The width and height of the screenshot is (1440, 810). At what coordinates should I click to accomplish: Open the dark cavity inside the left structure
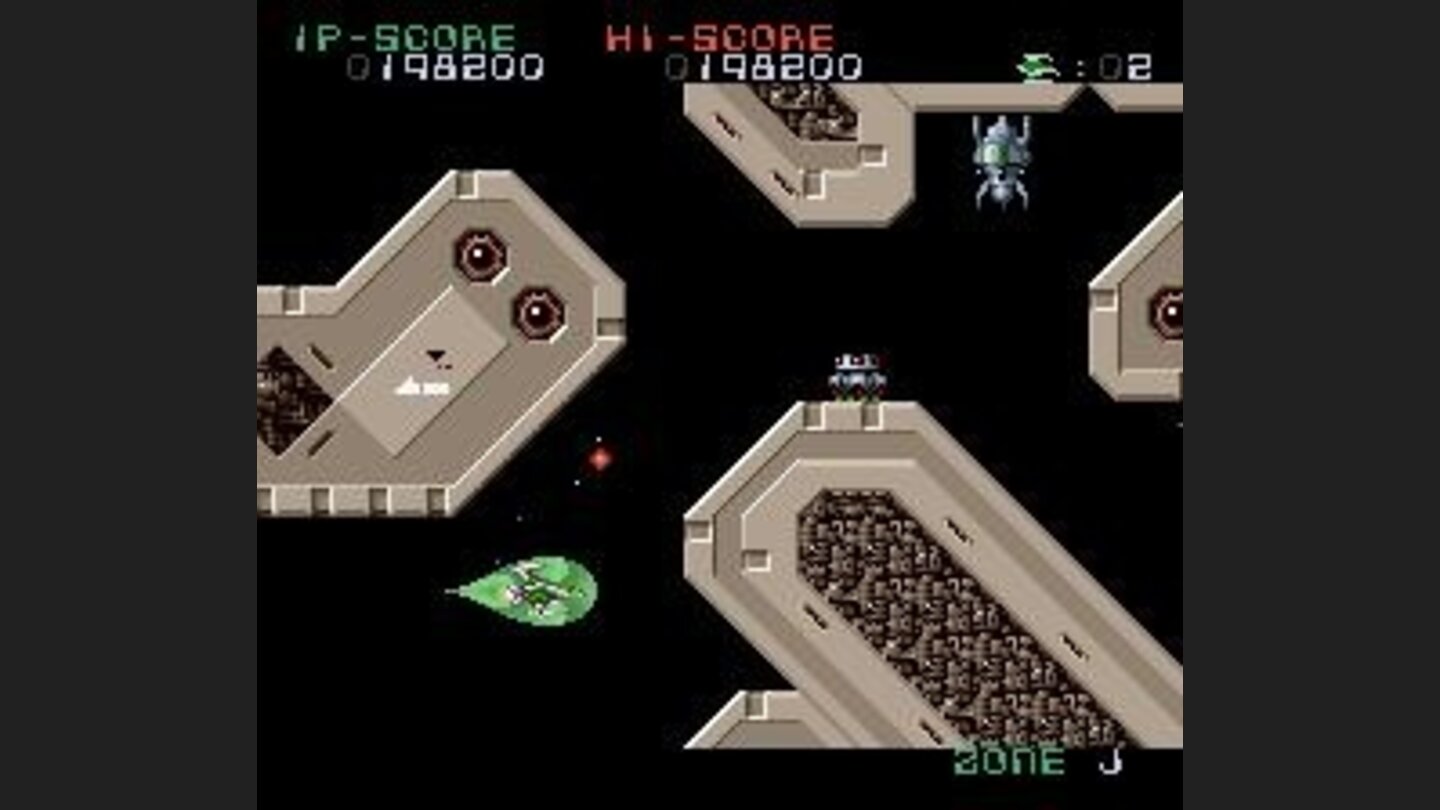click(290, 400)
